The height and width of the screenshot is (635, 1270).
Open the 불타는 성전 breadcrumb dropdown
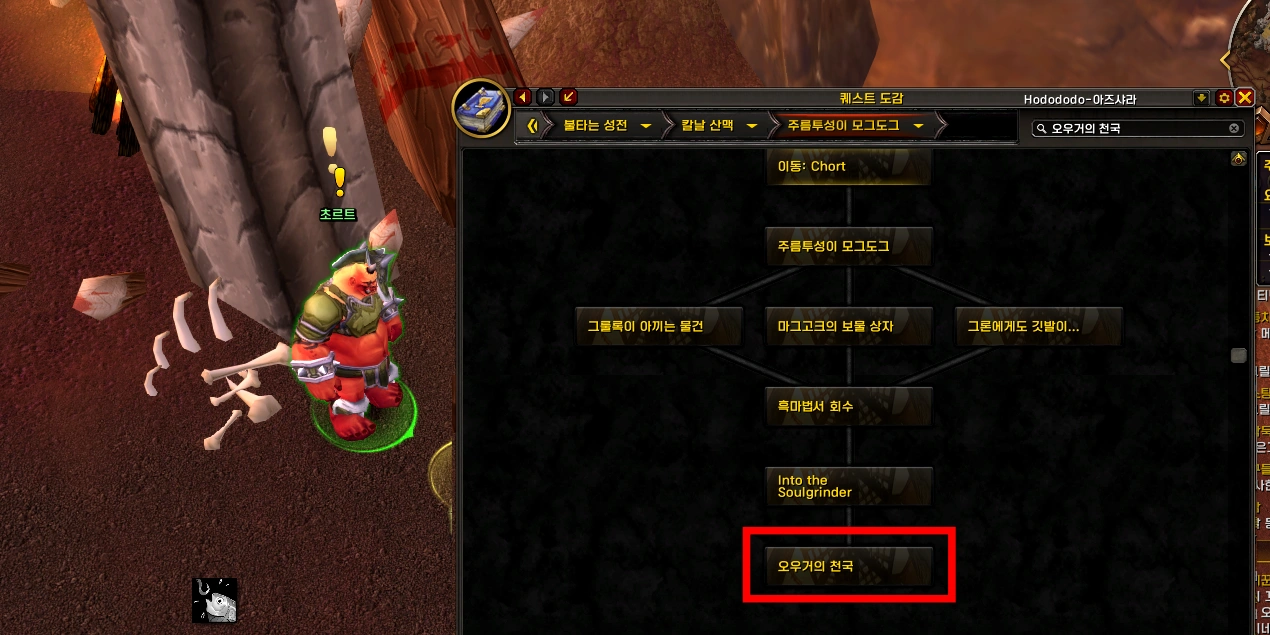[646, 126]
